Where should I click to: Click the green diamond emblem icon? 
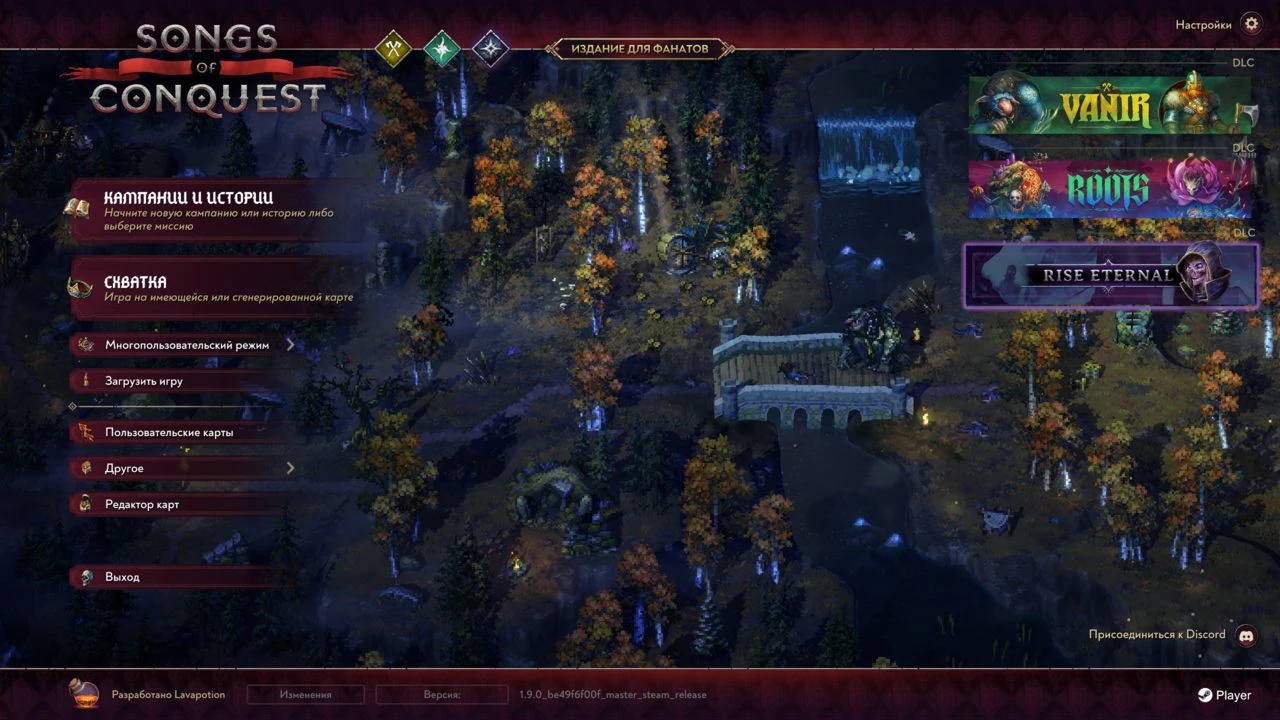(x=441, y=47)
